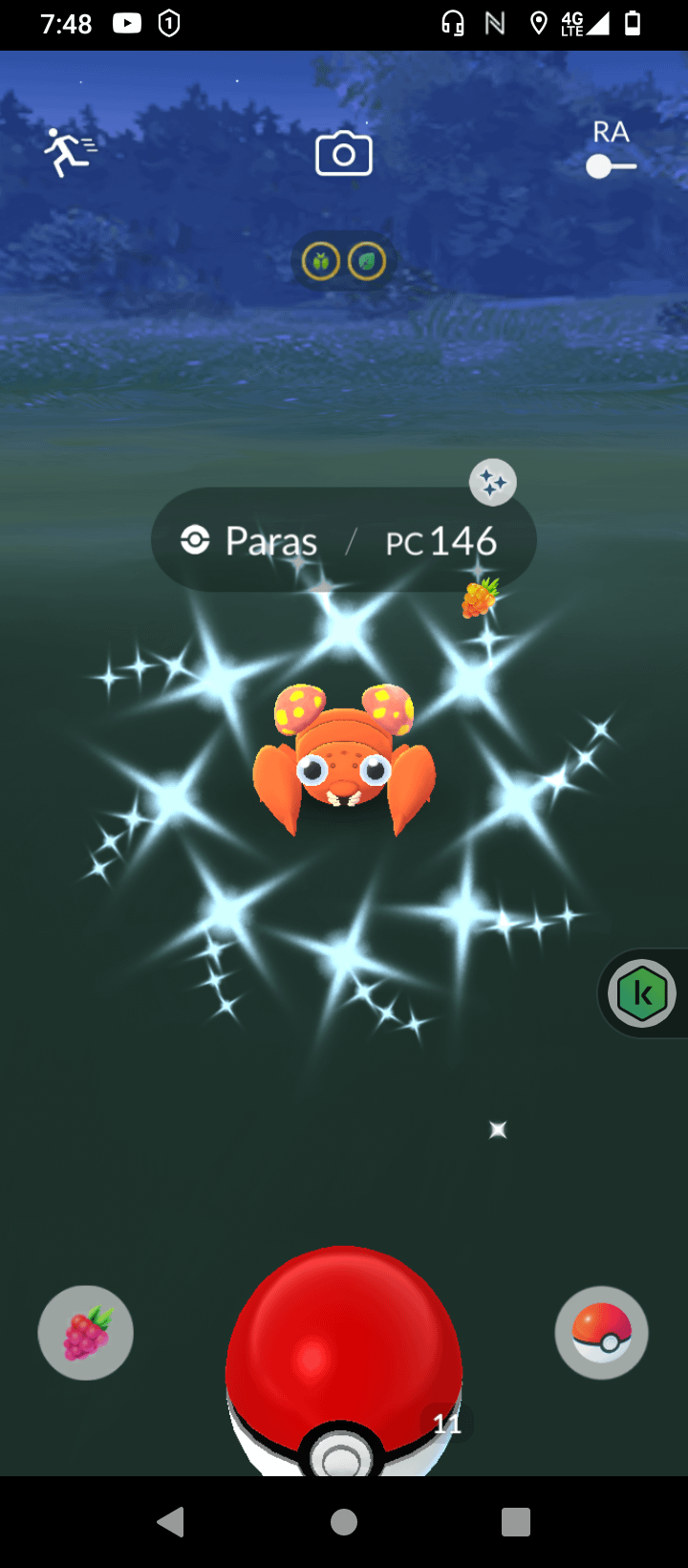This screenshot has height=1568, width=688.
Task: Open the razz berry item menu
Action: (86, 1332)
